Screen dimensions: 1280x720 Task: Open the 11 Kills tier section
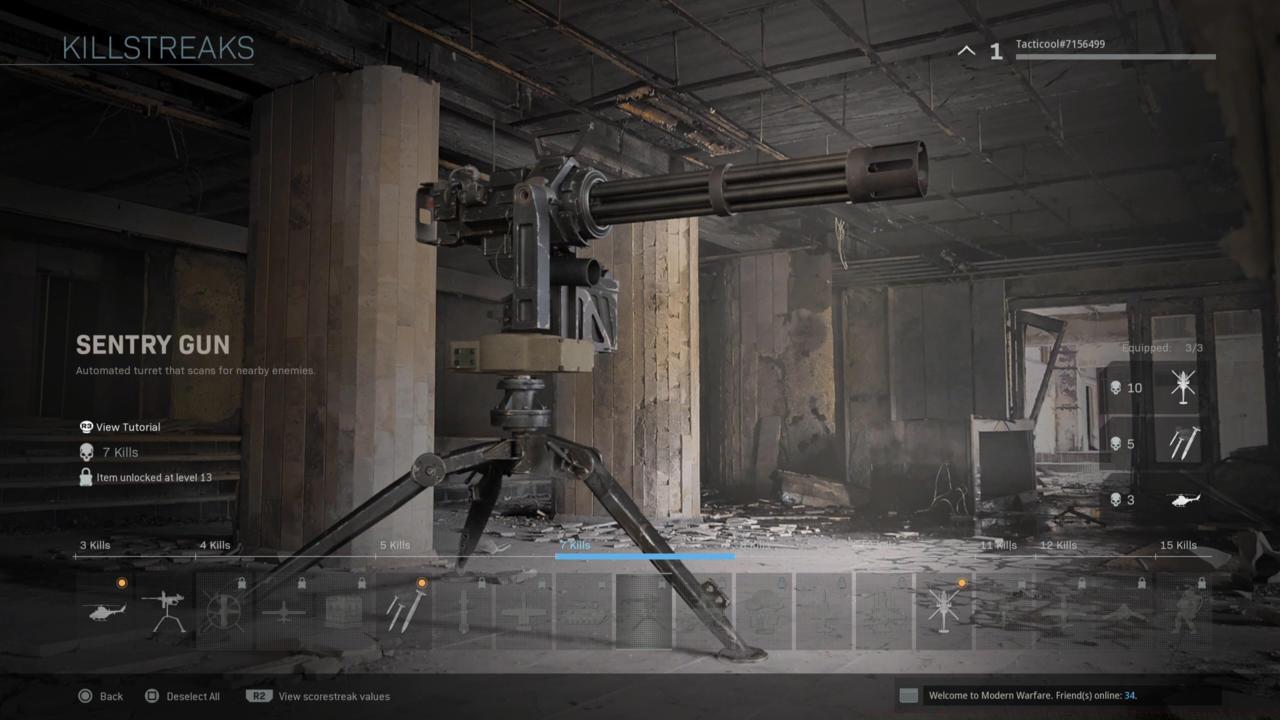click(996, 545)
